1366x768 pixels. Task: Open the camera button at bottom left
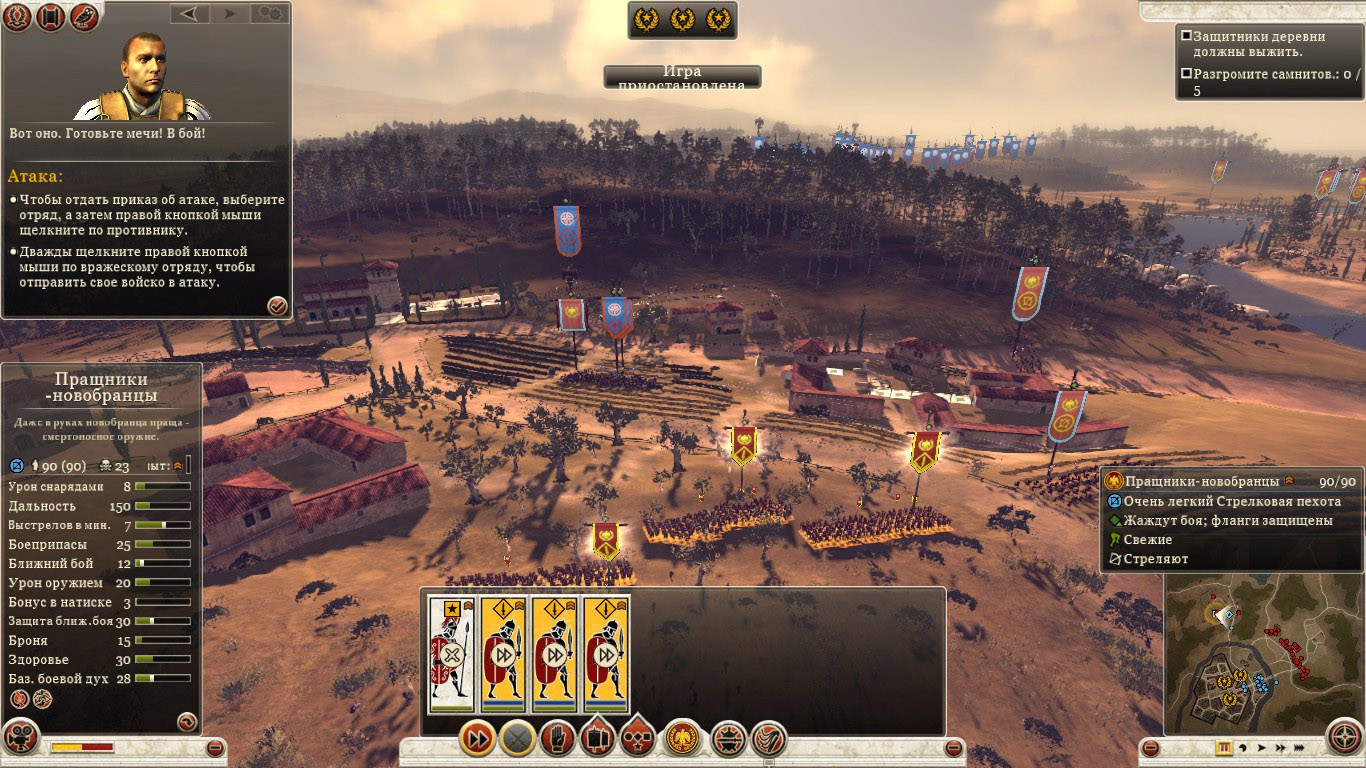click(x=20, y=737)
